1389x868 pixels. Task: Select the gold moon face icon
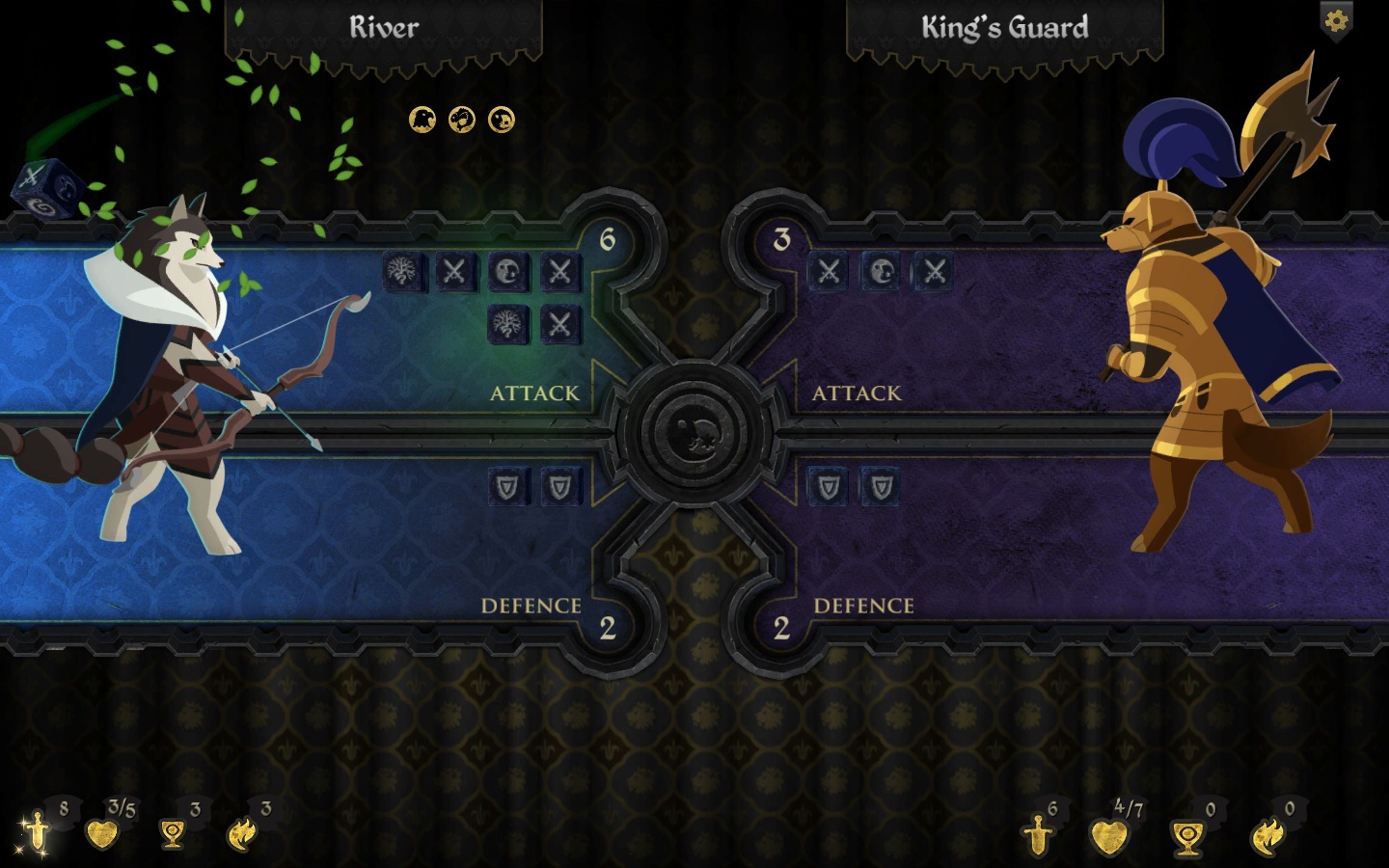502,120
